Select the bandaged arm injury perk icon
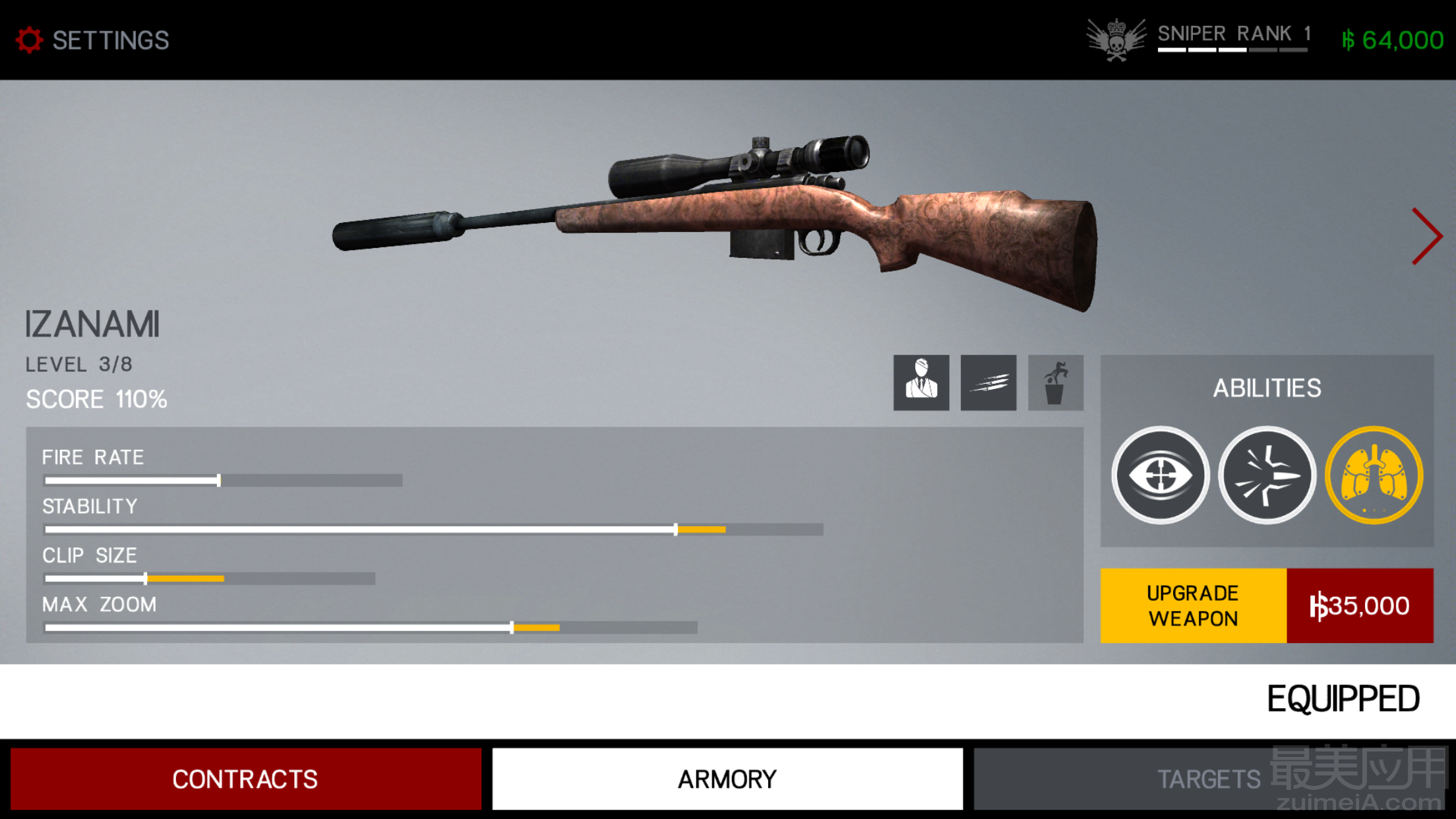The width and height of the screenshot is (1456, 819). (921, 383)
